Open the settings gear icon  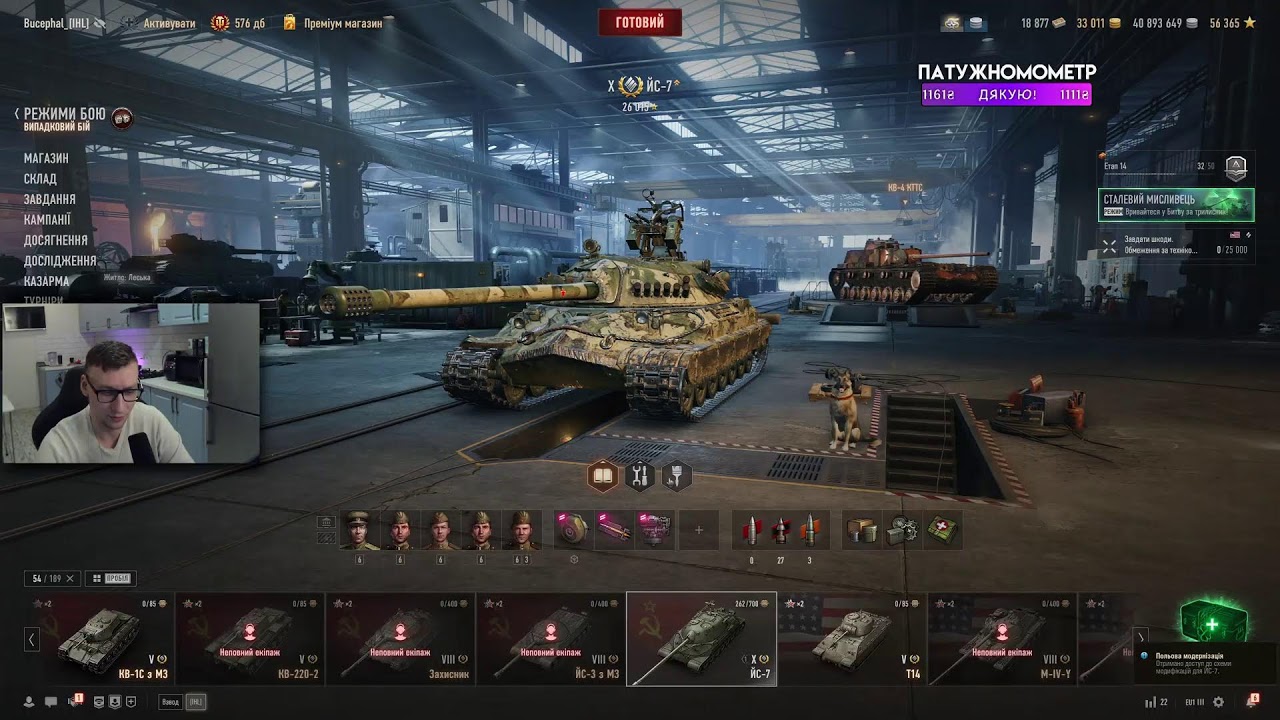(x=1218, y=702)
